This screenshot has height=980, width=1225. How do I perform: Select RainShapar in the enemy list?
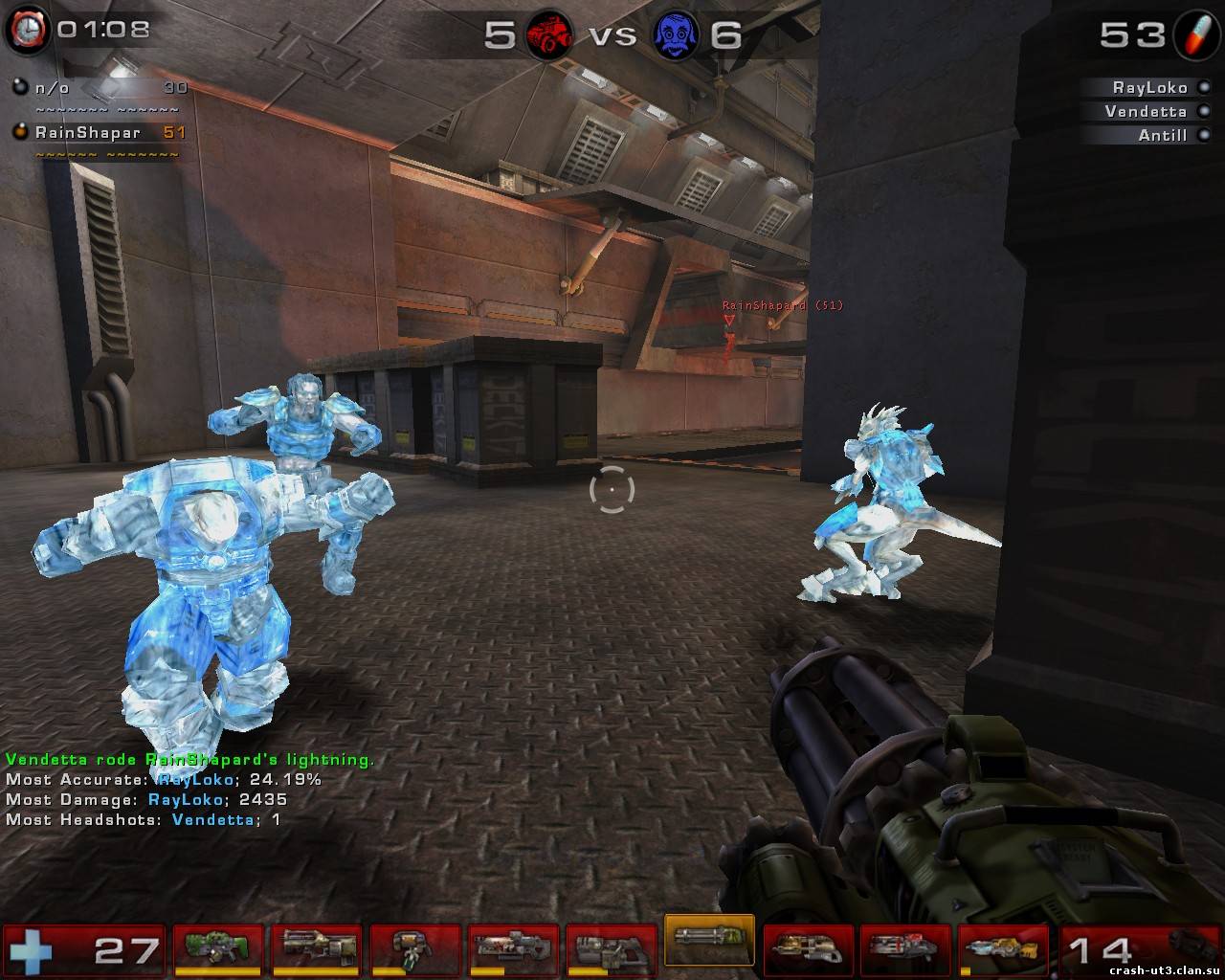pos(88,132)
